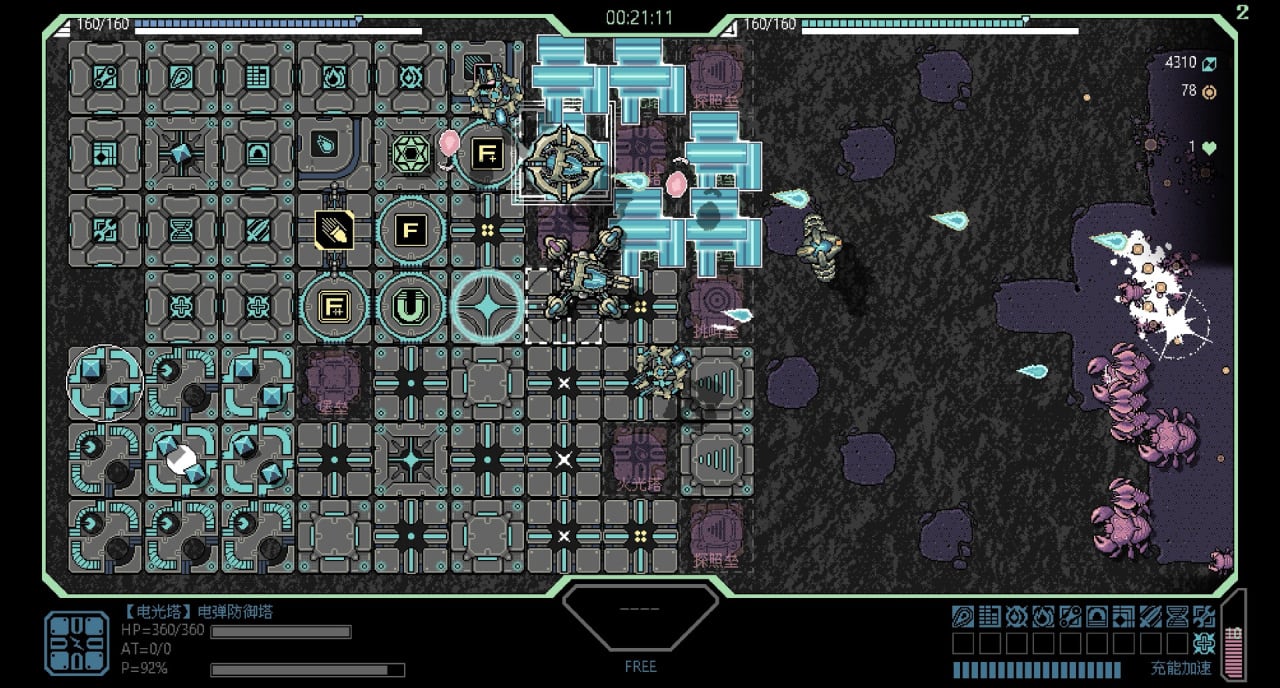The width and height of the screenshot is (1280, 688).
Task: Select the hexagram star tile
Action: [410, 154]
